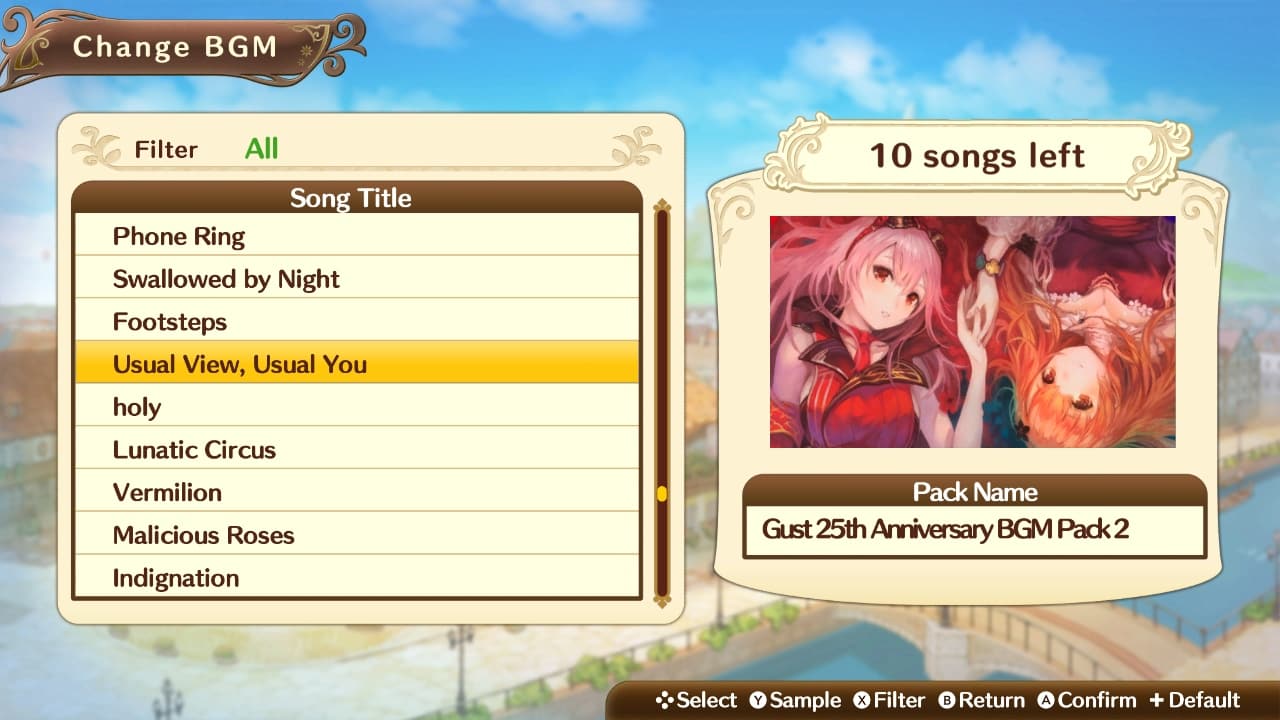The height and width of the screenshot is (720, 1280).
Task: Click the scrollbar's down arrow
Action: [660, 604]
